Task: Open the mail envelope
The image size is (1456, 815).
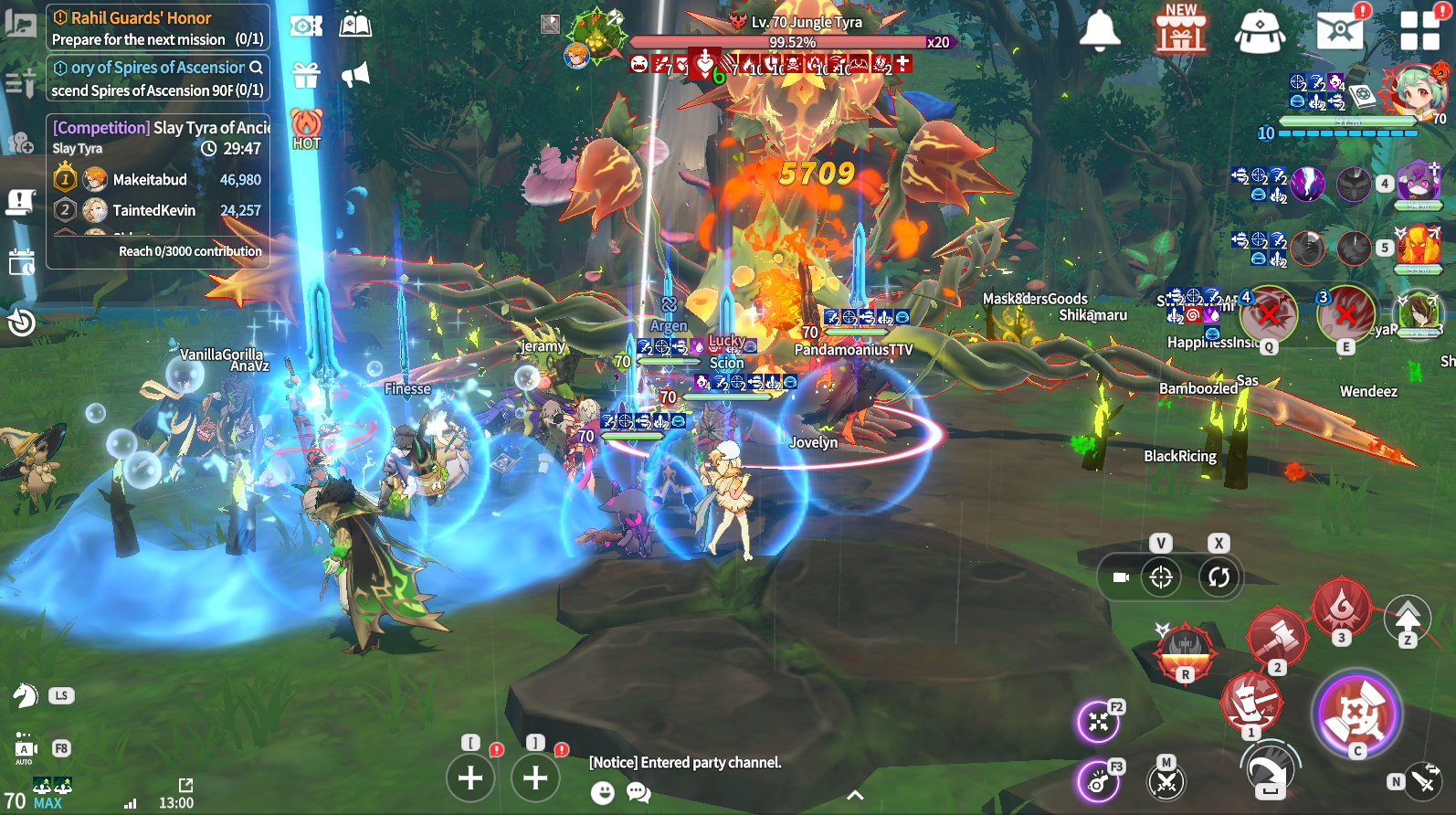Action: (1340, 30)
